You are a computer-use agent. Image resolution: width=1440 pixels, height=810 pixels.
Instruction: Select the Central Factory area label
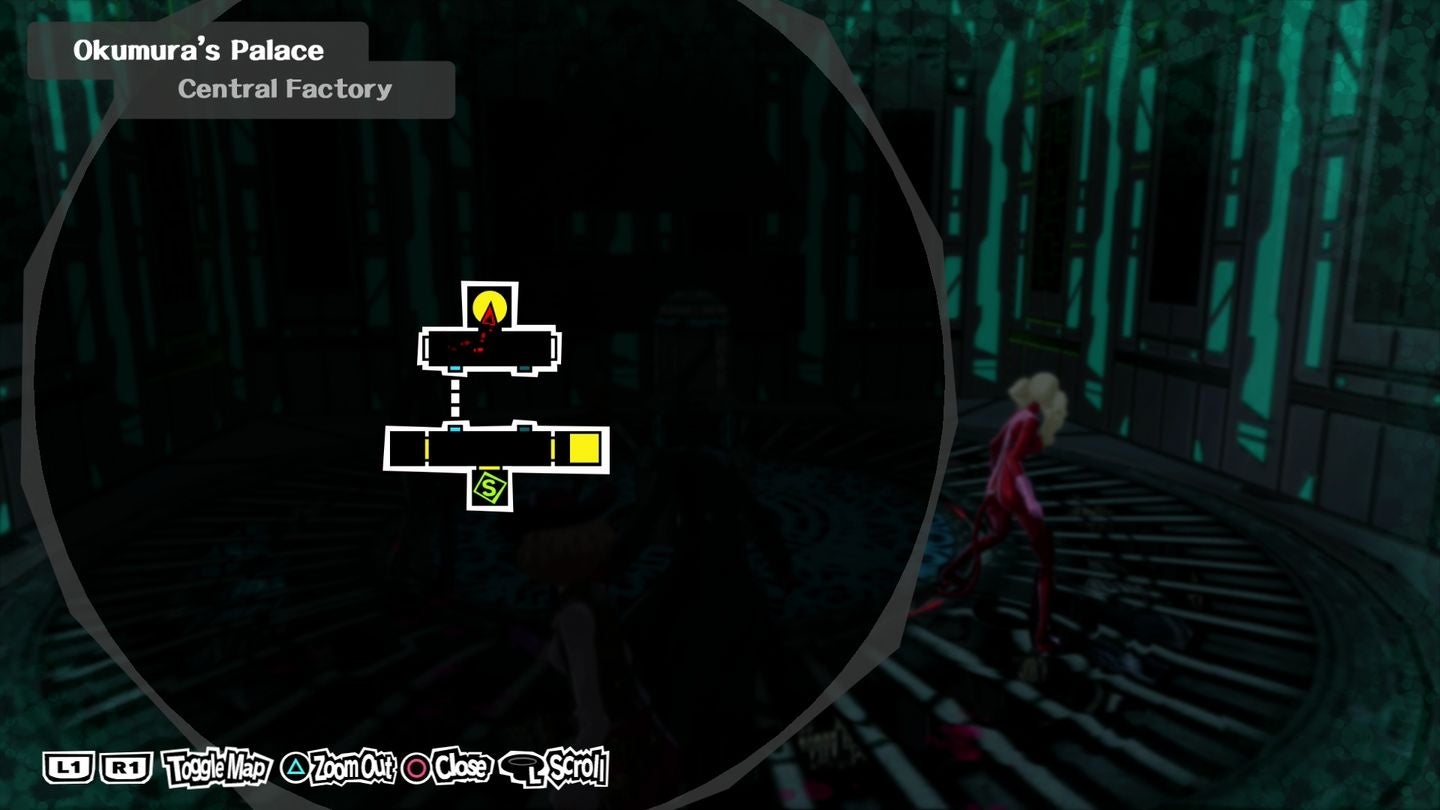(x=285, y=89)
